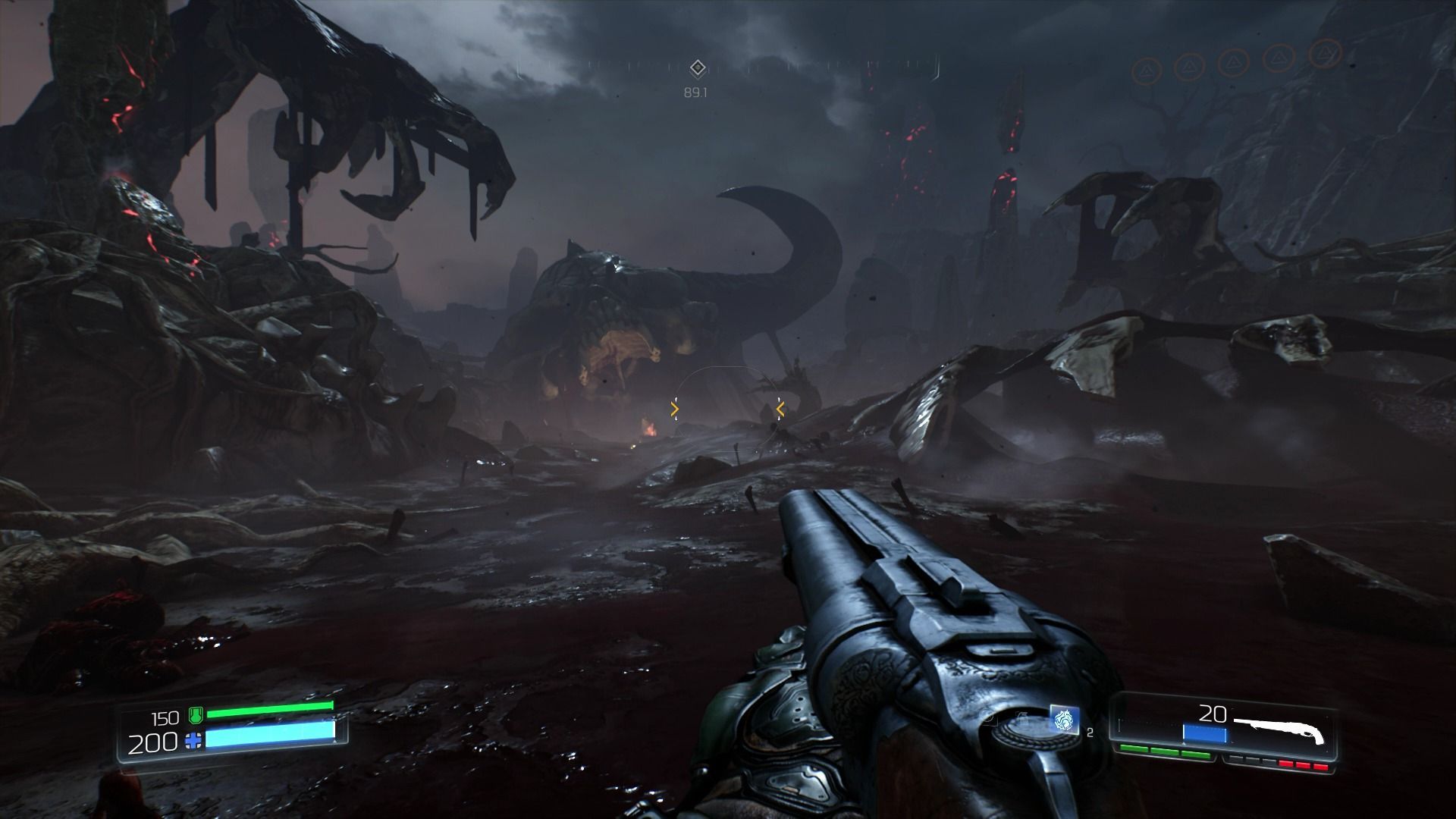This screenshot has width=1456, height=819.
Task: Click the blue health cross icon
Action: click(194, 741)
